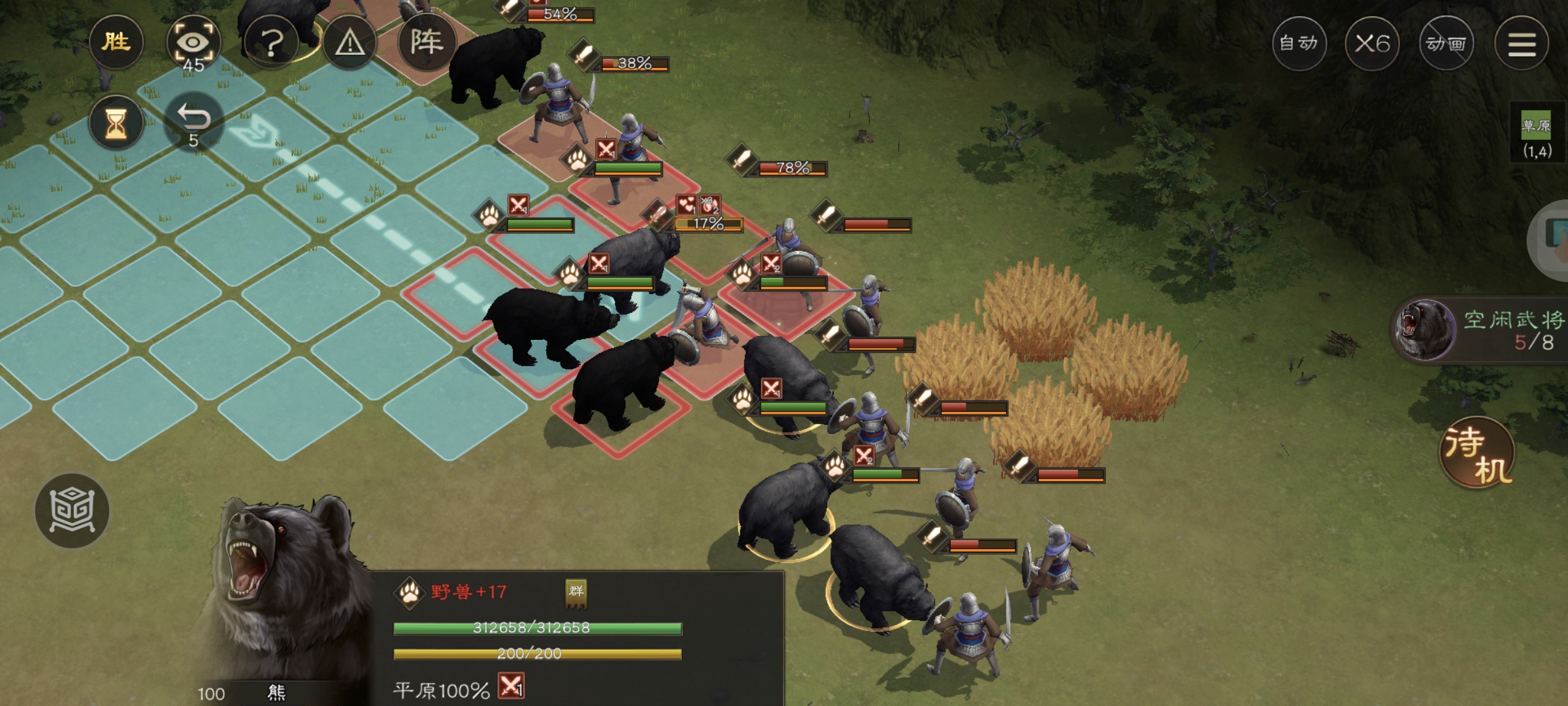Select the 群 faction badge
This screenshot has width=1568, height=706.
pos(576,592)
